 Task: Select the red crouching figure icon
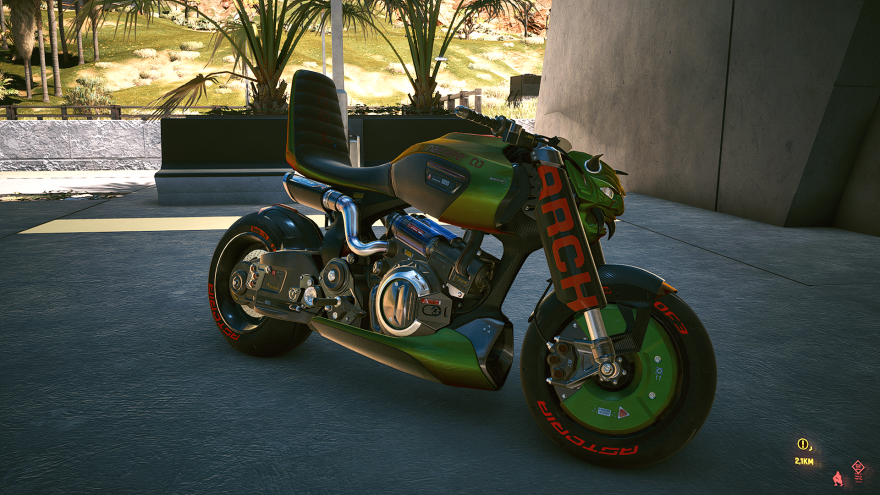coord(837,479)
